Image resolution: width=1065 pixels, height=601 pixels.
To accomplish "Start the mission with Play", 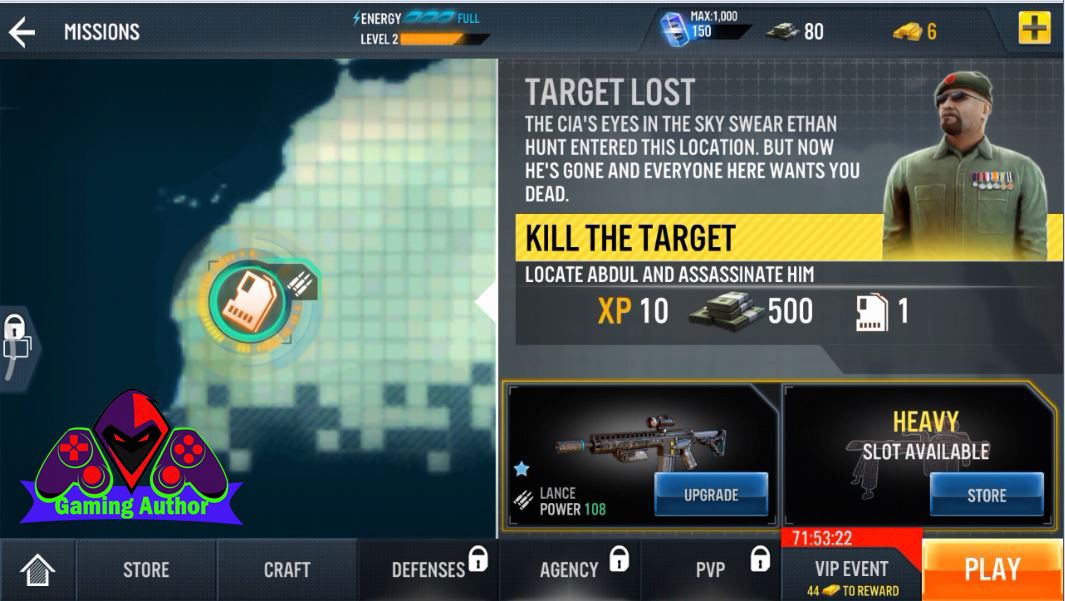I will tap(992, 570).
